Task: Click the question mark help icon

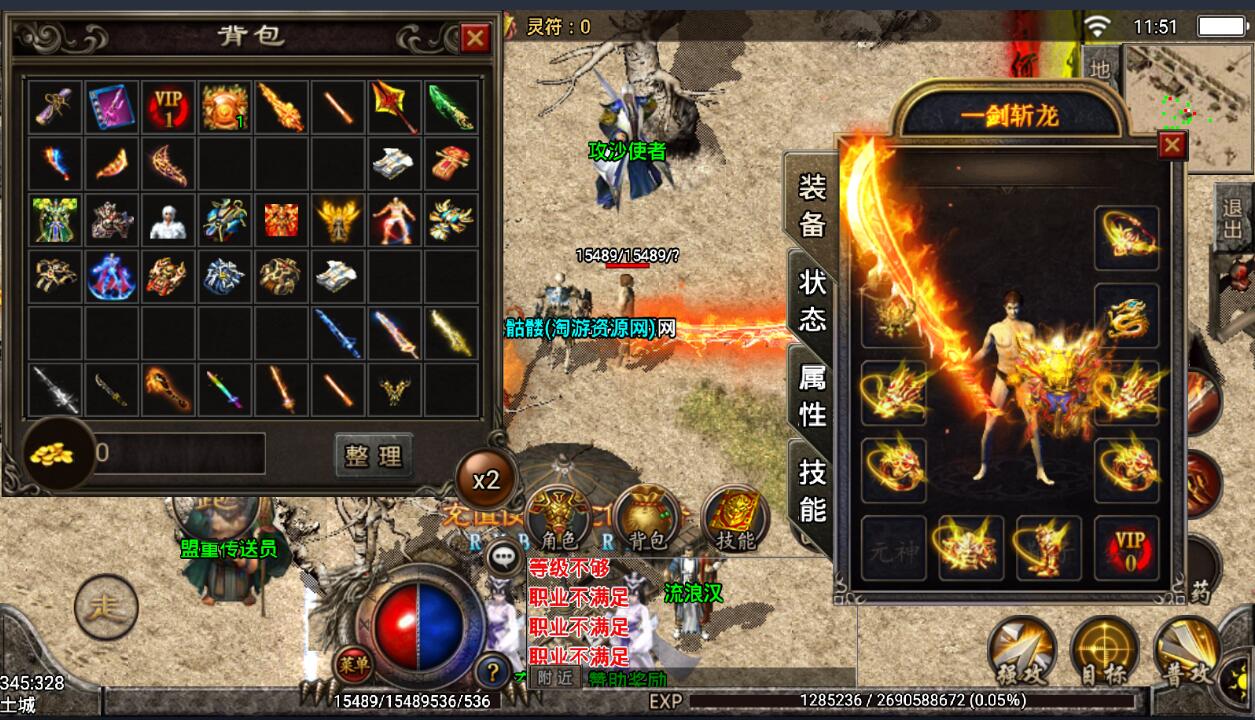Action: [x=492, y=670]
